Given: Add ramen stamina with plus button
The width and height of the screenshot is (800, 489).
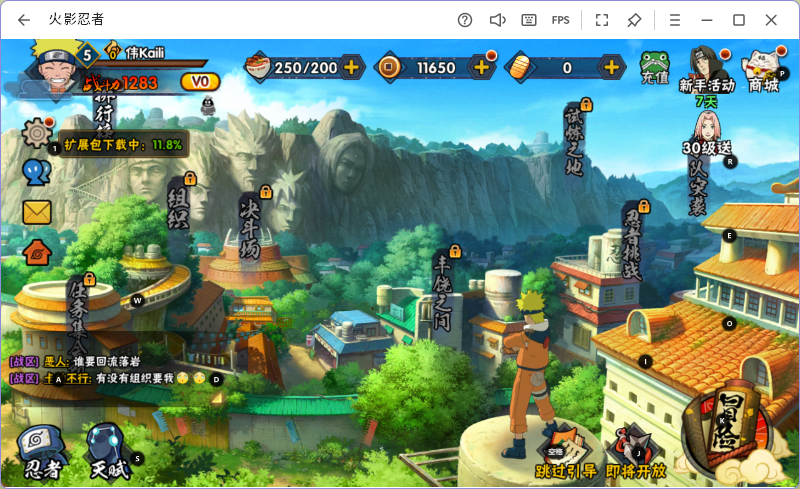Looking at the screenshot, I should pyautogui.click(x=352, y=67).
